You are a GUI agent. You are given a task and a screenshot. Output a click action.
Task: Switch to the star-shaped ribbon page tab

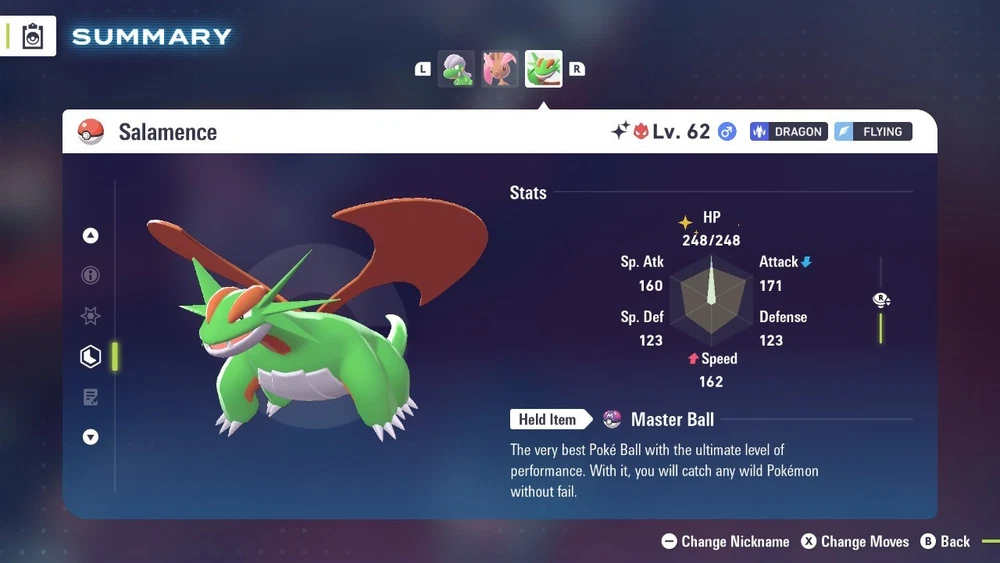[x=91, y=316]
